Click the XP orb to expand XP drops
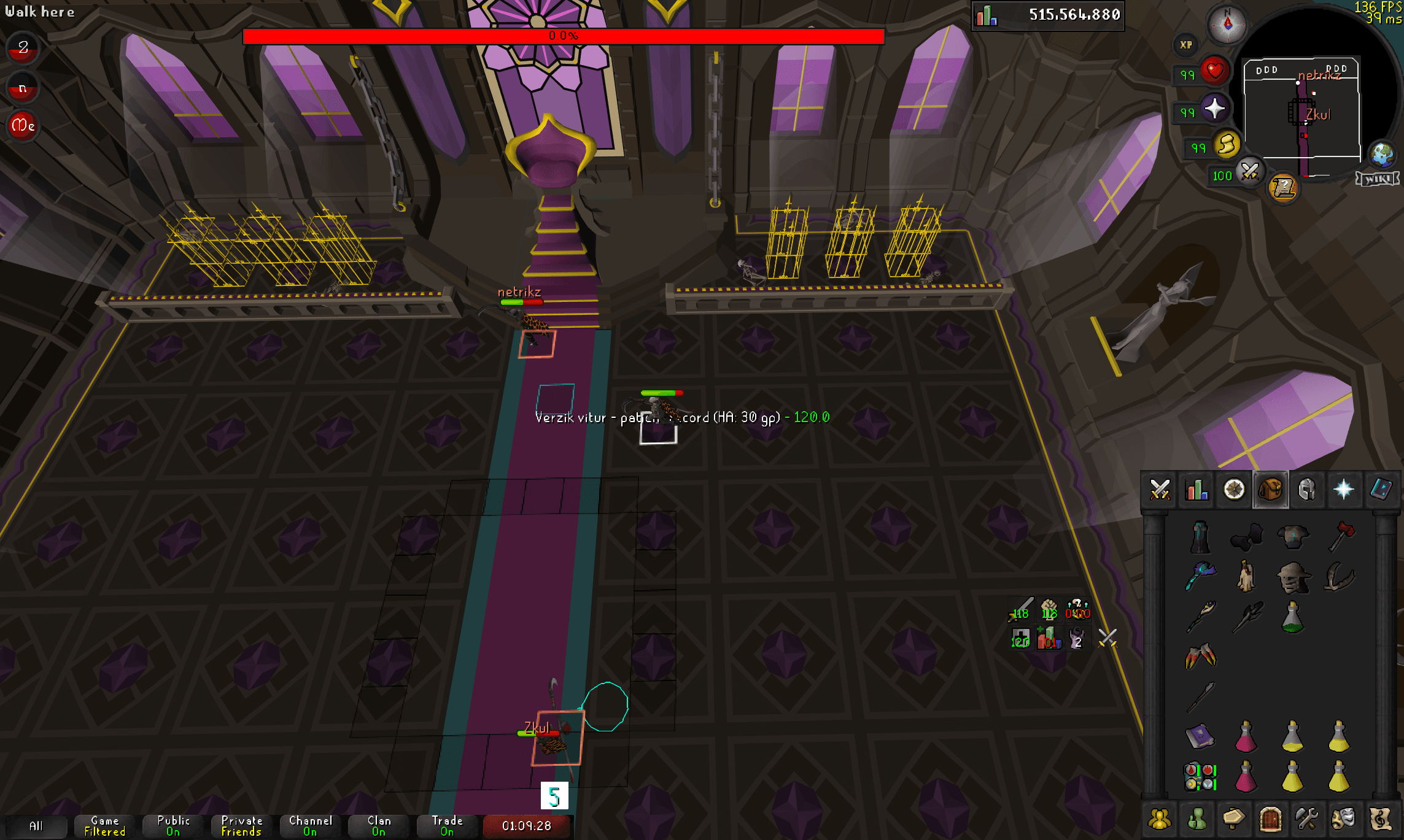Image resolution: width=1404 pixels, height=840 pixels. click(x=1185, y=45)
